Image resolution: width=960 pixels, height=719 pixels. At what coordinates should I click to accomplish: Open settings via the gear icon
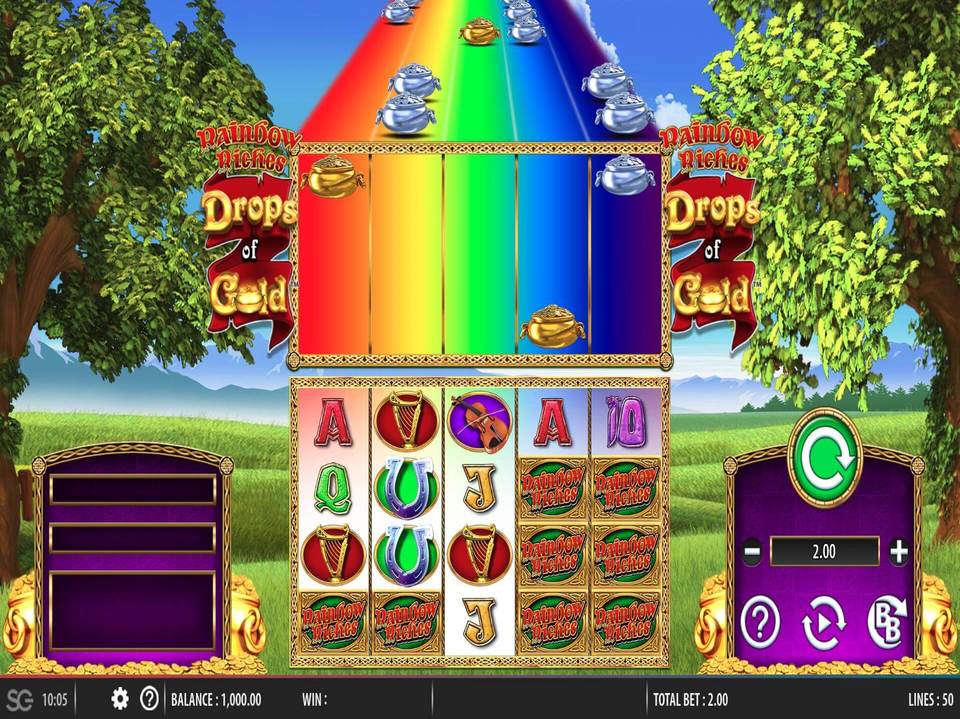pyautogui.click(x=120, y=698)
